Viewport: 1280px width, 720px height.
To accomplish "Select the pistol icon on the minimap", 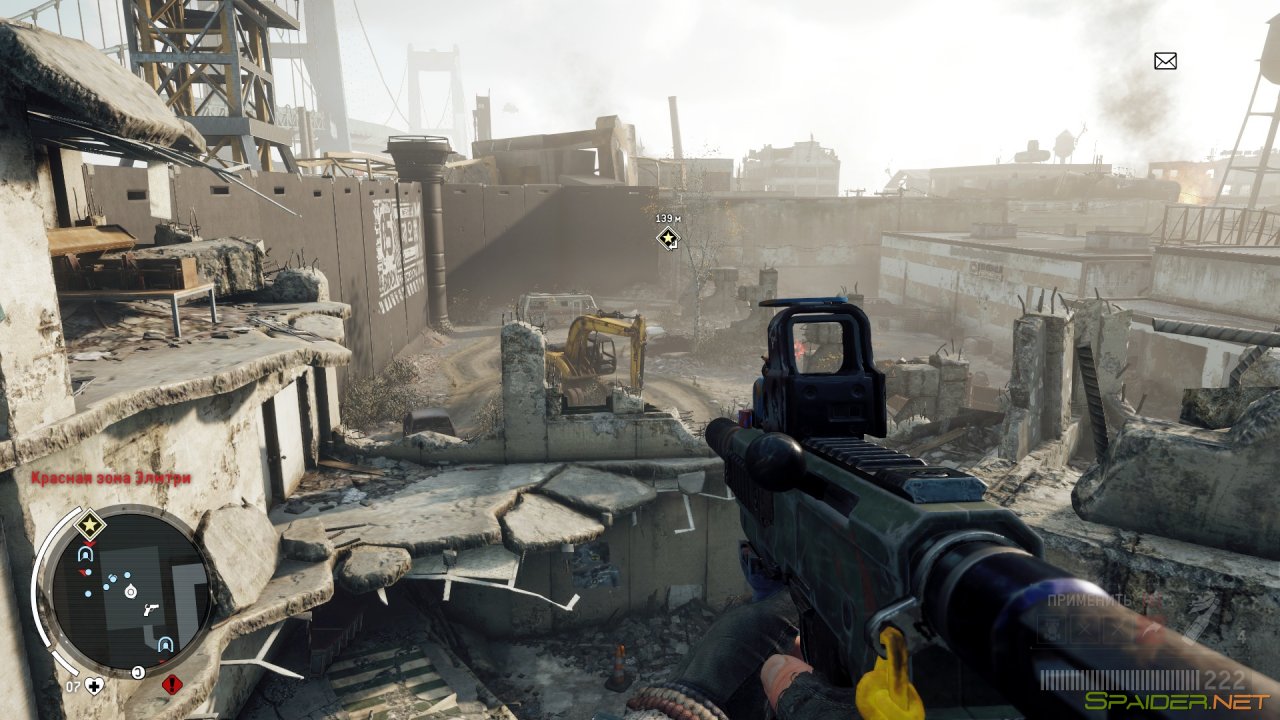I will point(151,610).
